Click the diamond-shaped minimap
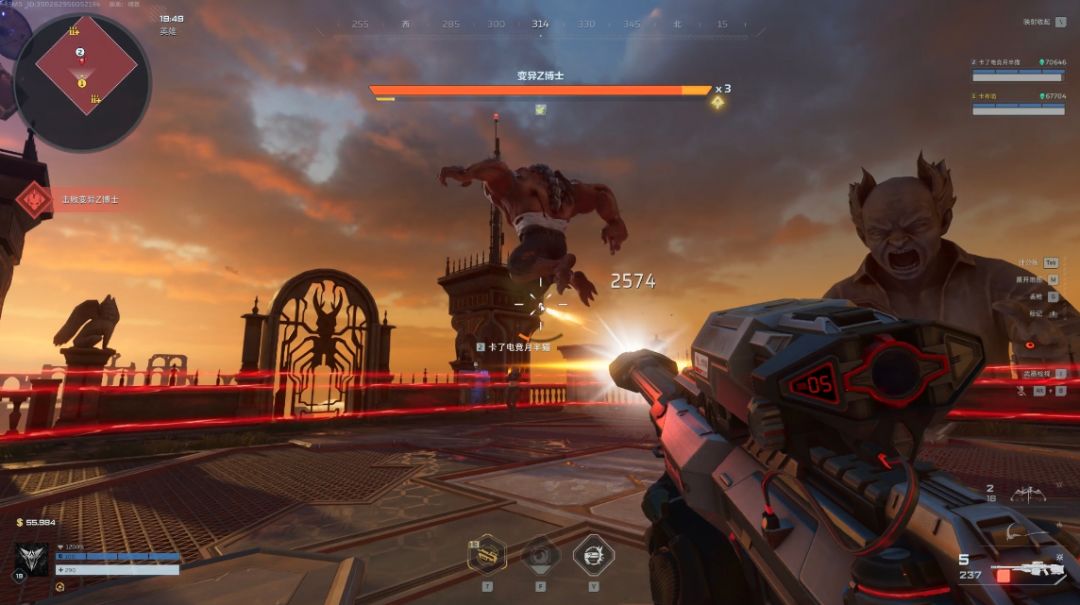This screenshot has width=1080, height=605. pos(85,65)
